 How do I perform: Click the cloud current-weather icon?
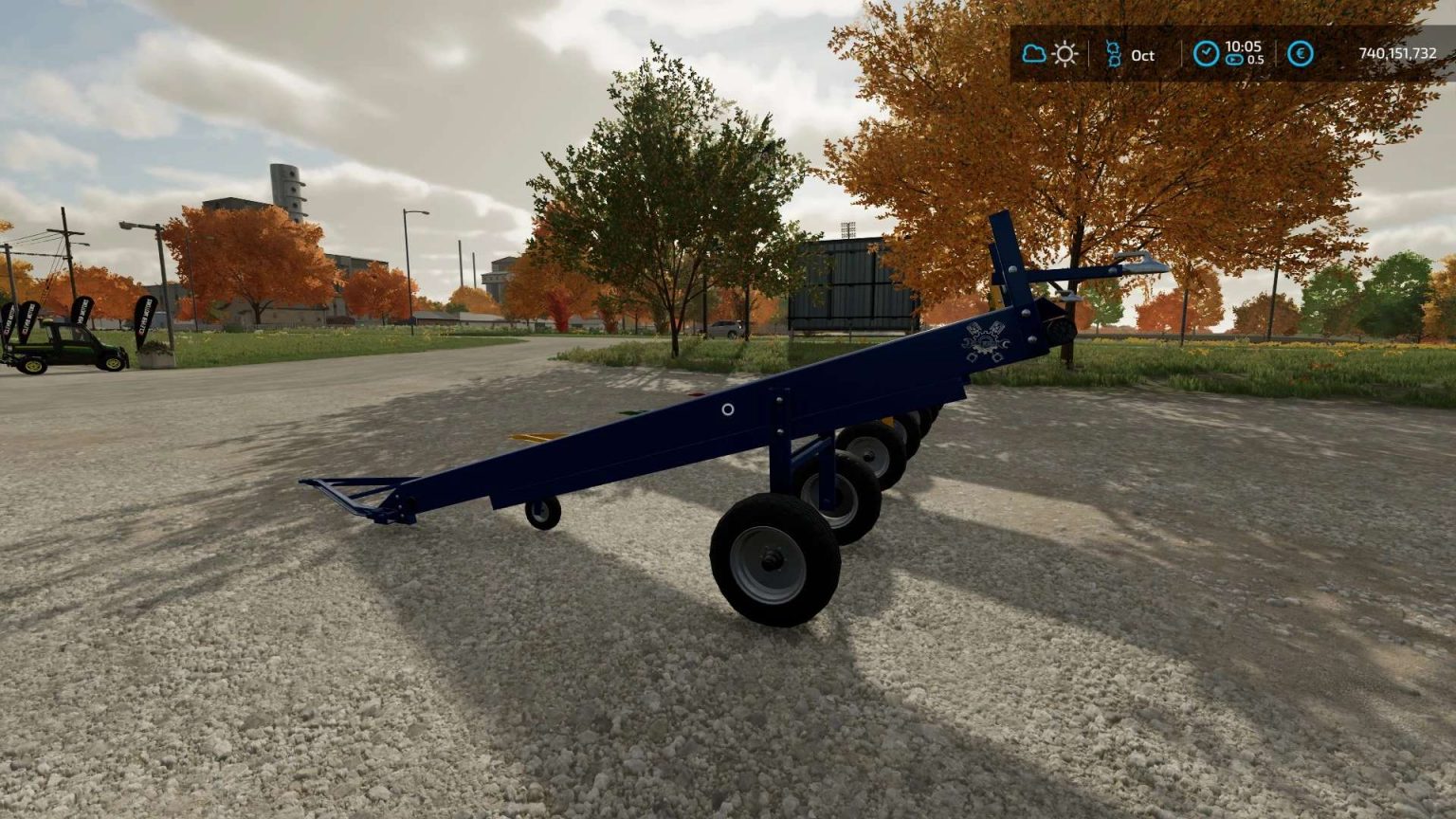point(1034,52)
